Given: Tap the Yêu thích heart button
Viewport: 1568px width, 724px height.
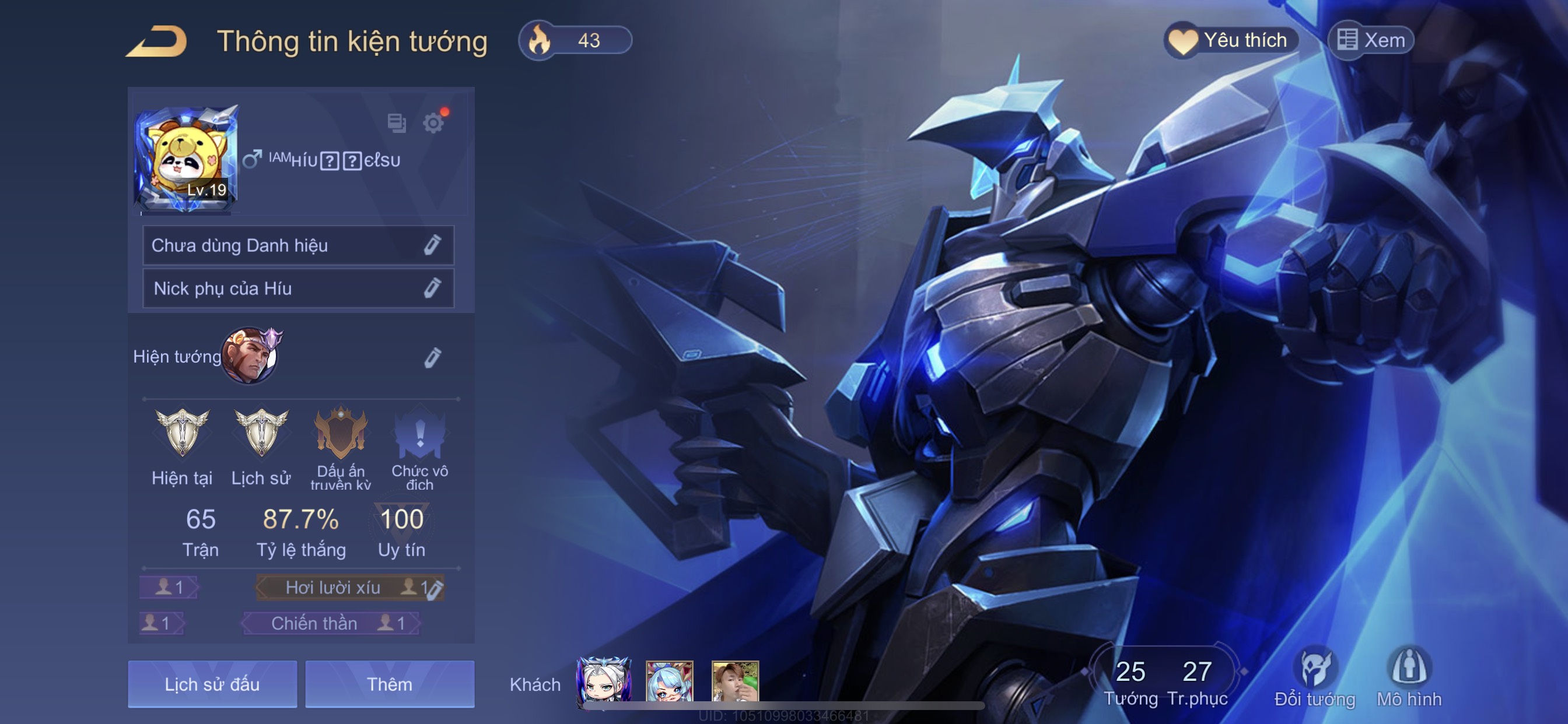Looking at the screenshot, I should [1231, 41].
